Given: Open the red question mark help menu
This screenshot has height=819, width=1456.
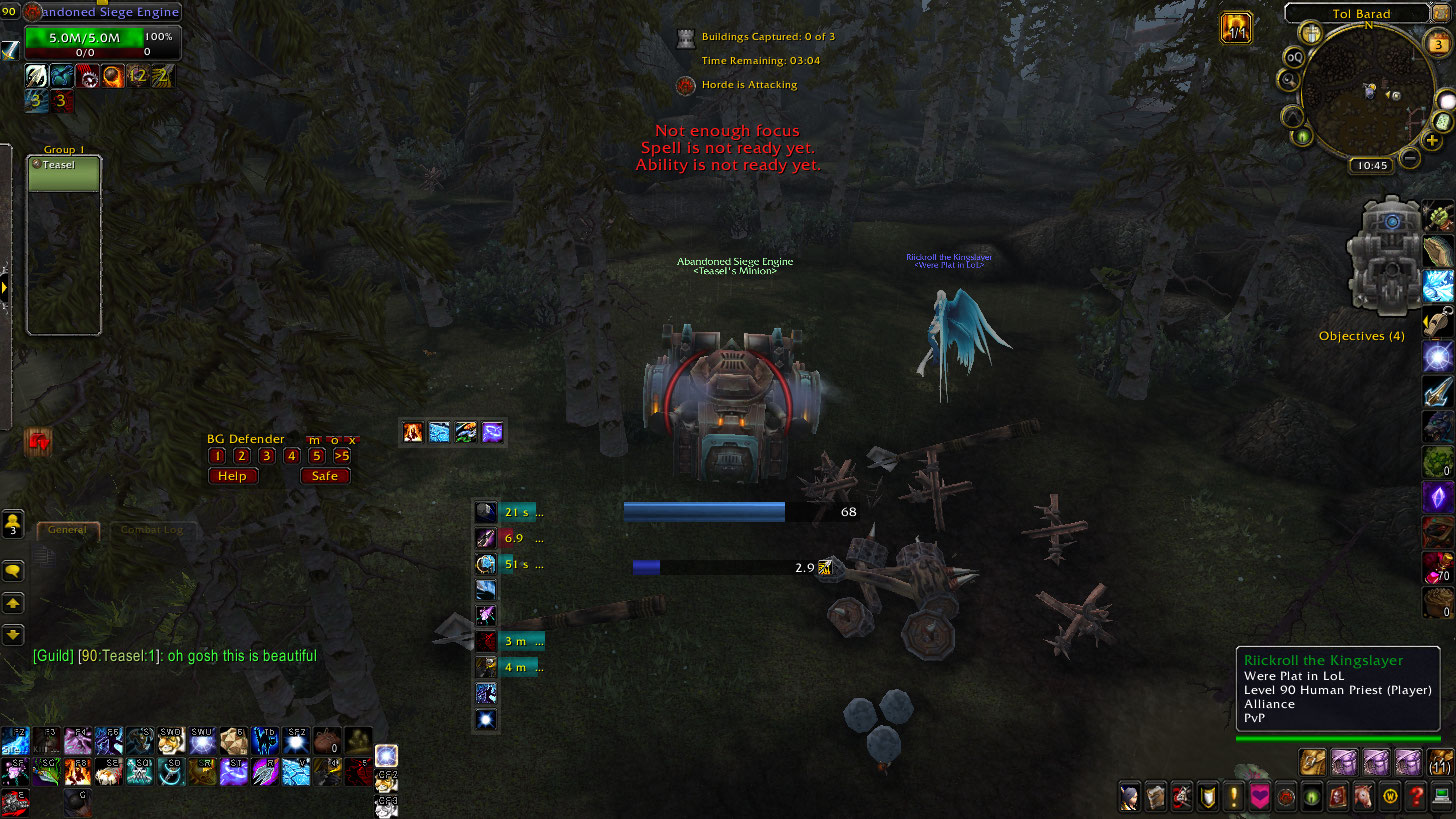Looking at the screenshot, I should [x=1415, y=797].
